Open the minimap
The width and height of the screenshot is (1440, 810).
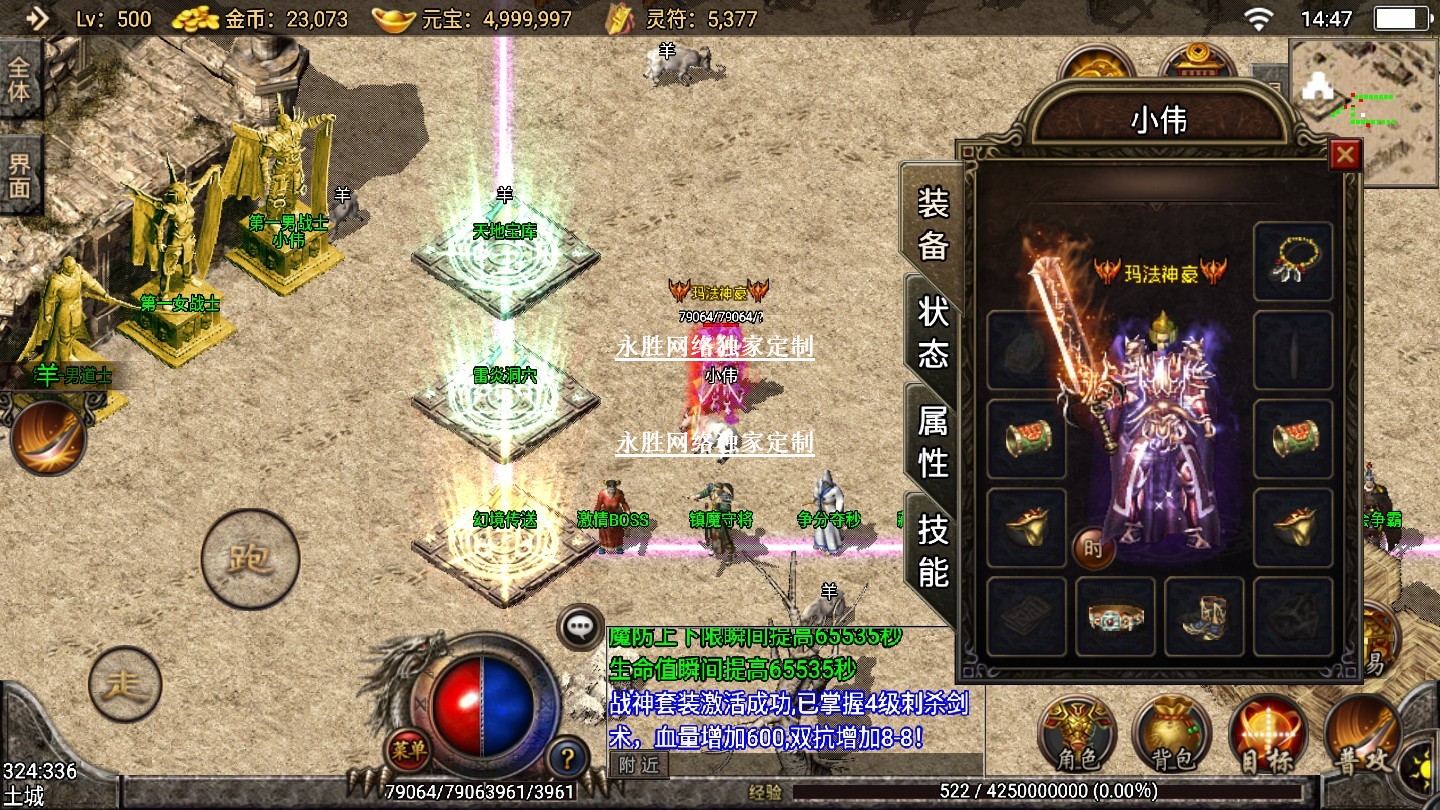(x=1362, y=112)
